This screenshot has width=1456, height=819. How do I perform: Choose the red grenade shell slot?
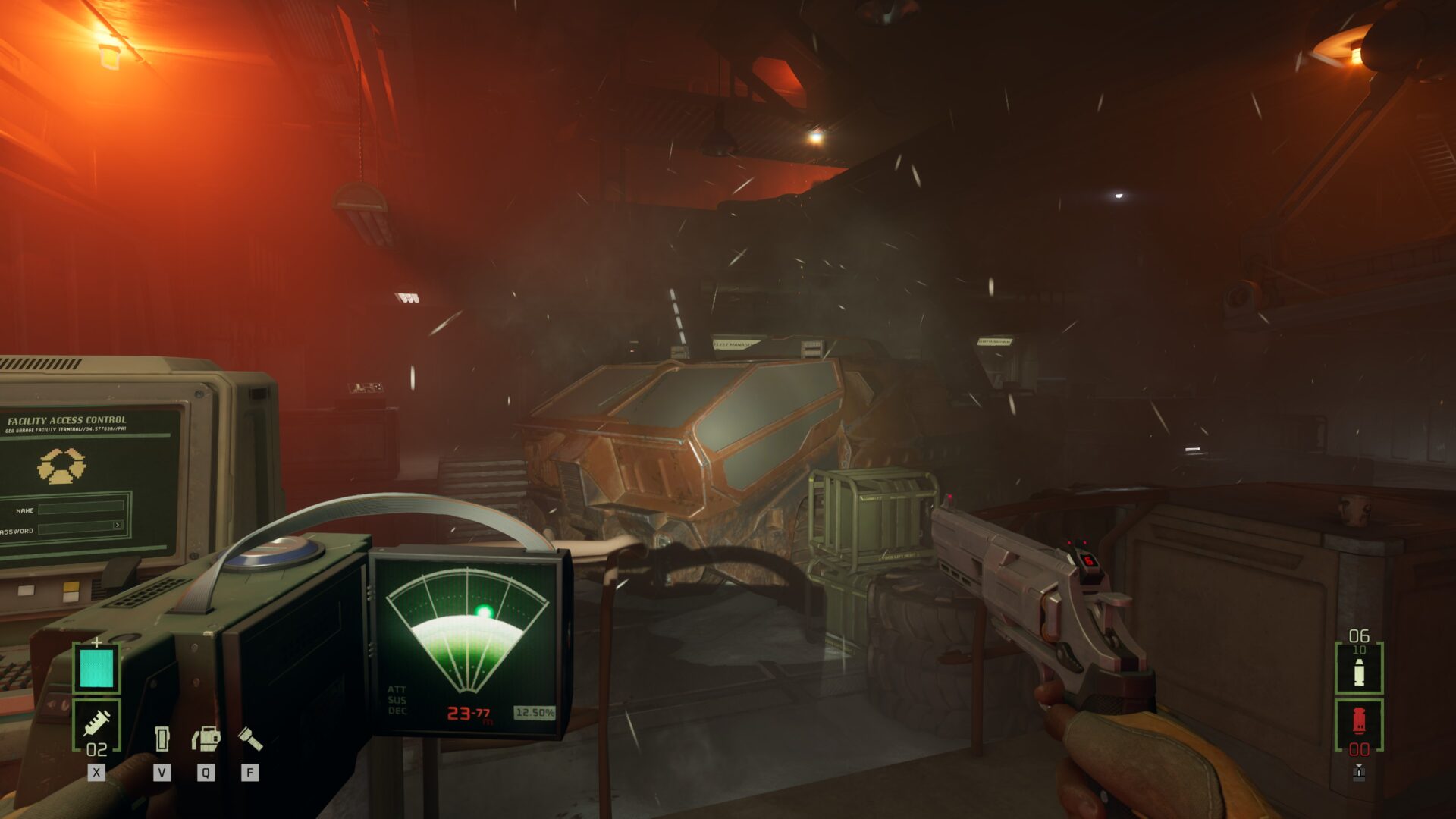click(1358, 722)
